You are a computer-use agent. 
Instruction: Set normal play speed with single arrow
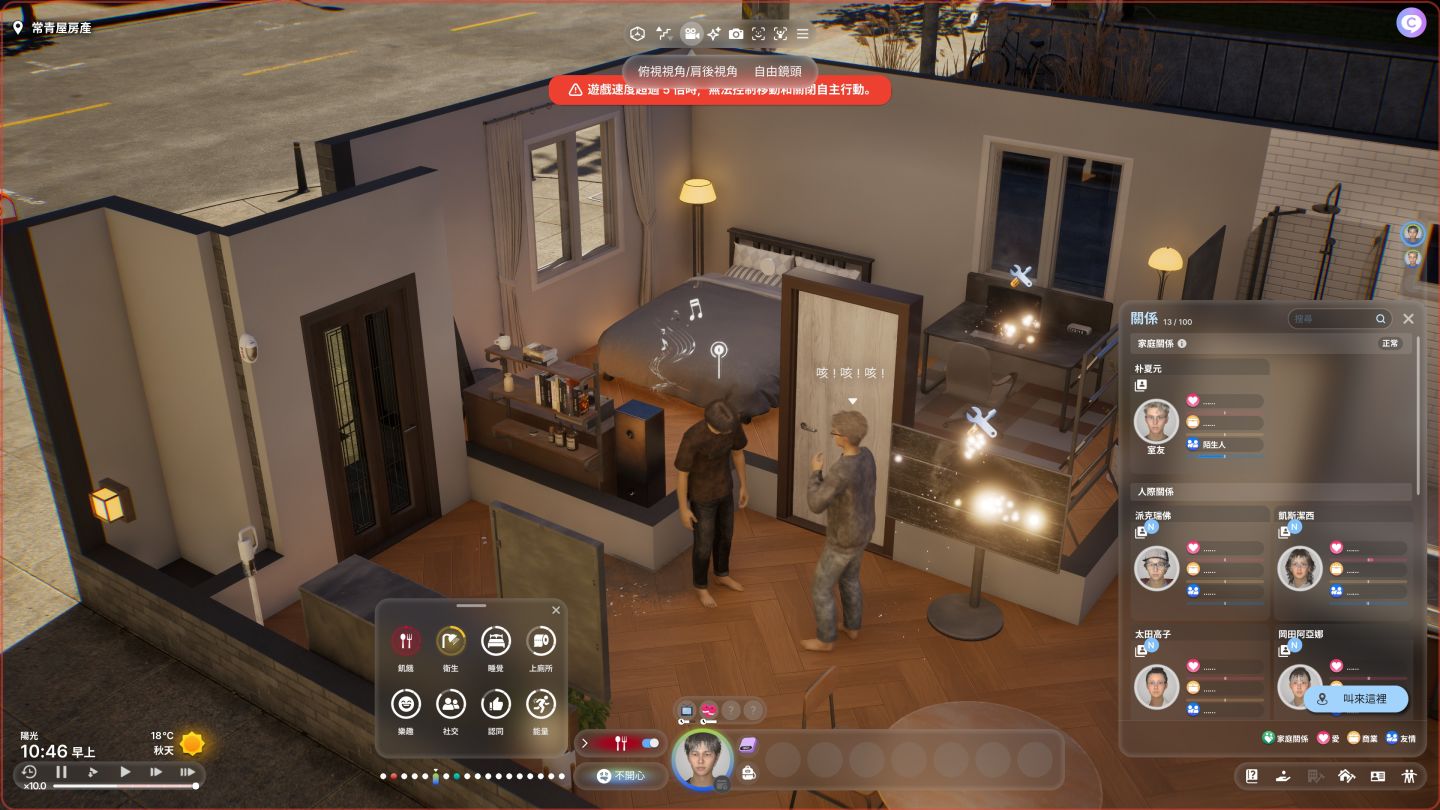125,772
